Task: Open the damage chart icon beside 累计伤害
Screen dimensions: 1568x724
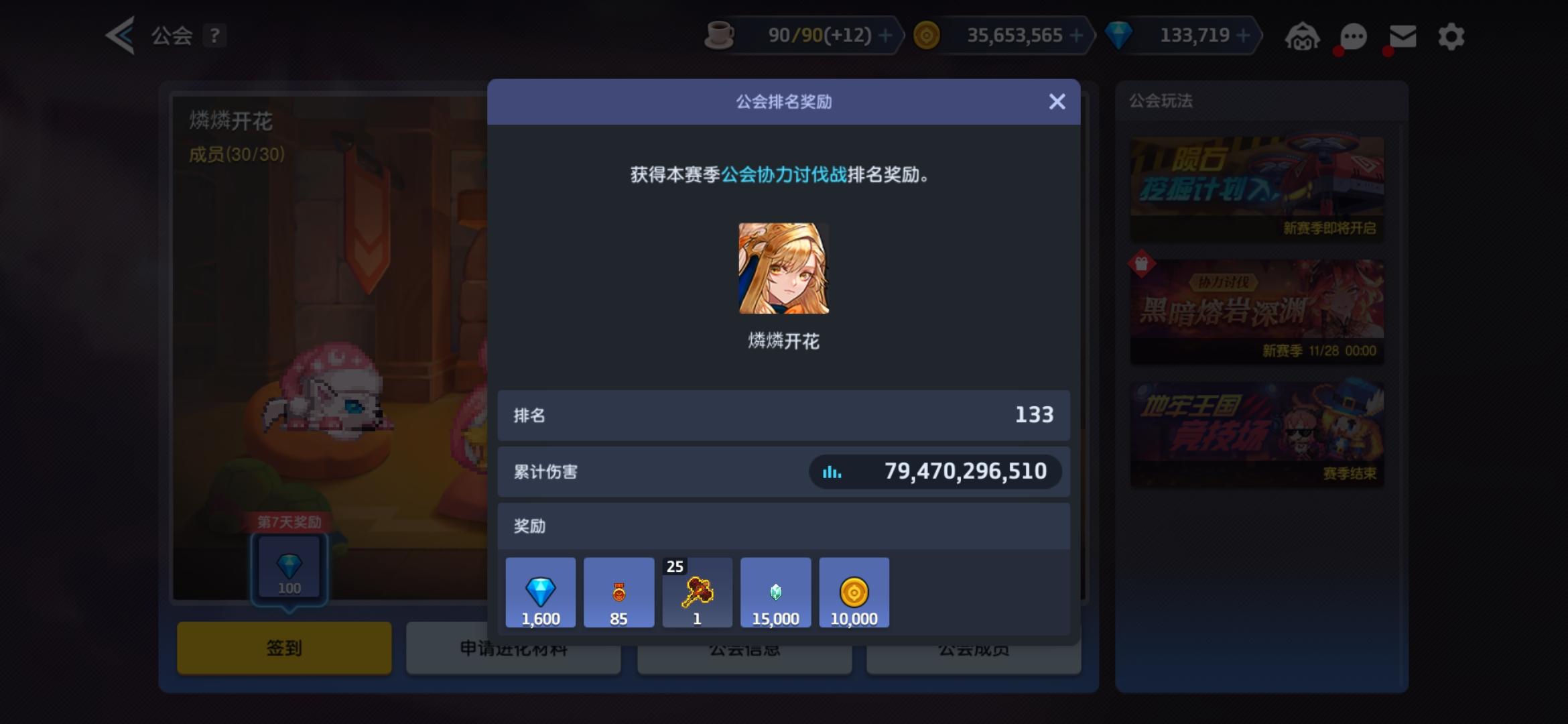Action: [x=831, y=471]
